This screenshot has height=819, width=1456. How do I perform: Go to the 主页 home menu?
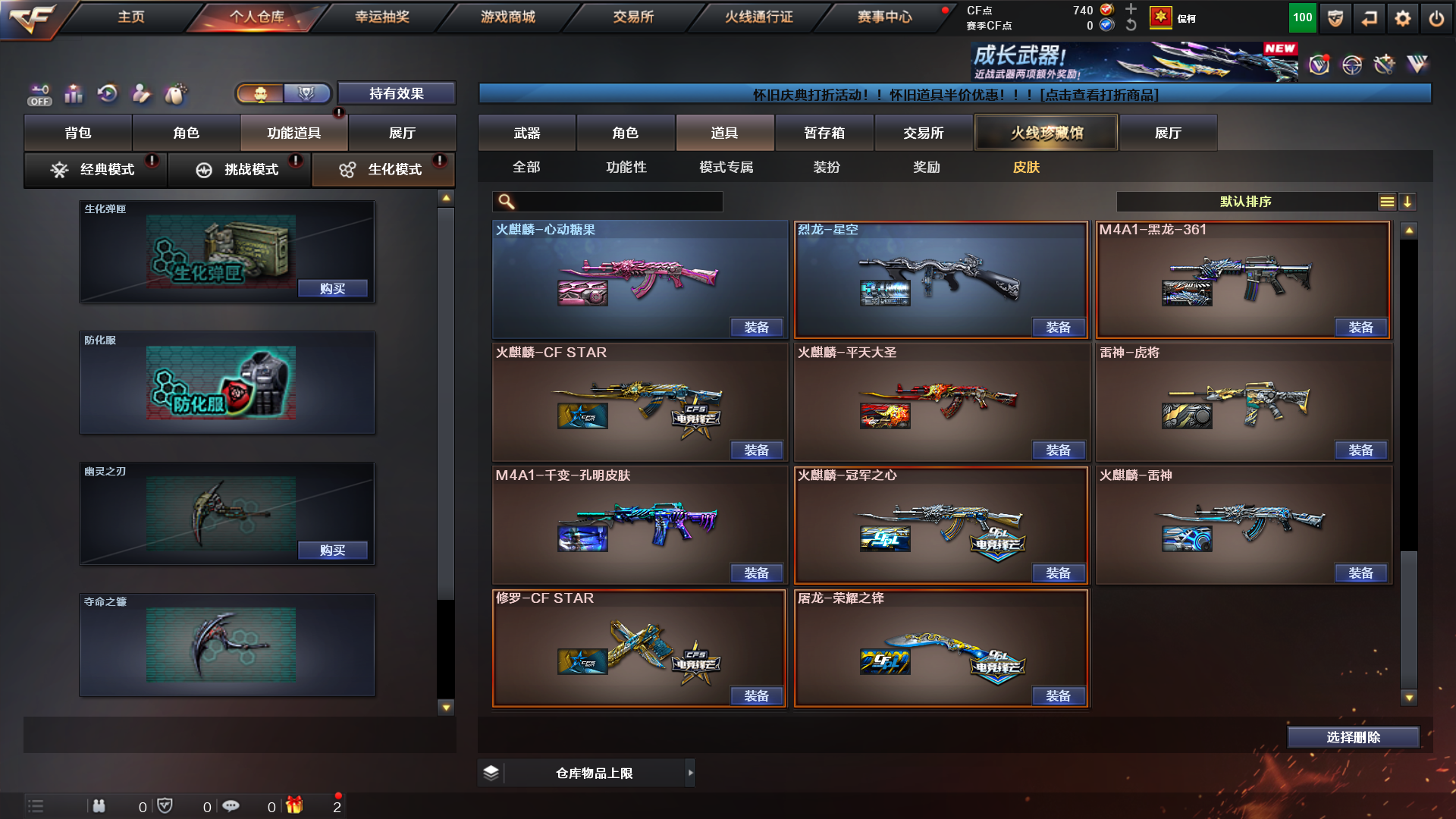pyautogui.click(x=130, y=17)
